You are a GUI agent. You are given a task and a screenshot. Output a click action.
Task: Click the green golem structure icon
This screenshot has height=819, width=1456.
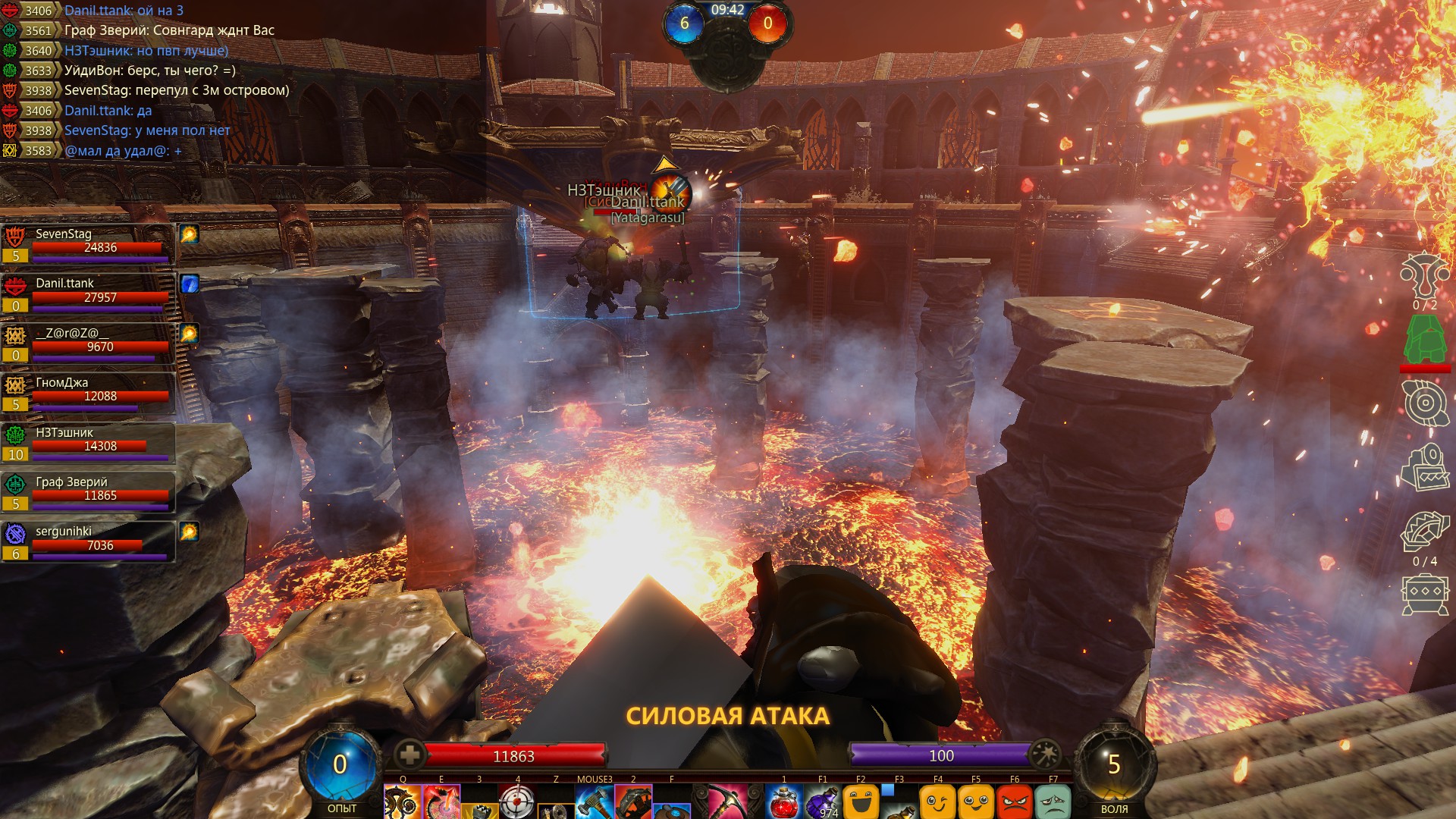click(1424, 340)
